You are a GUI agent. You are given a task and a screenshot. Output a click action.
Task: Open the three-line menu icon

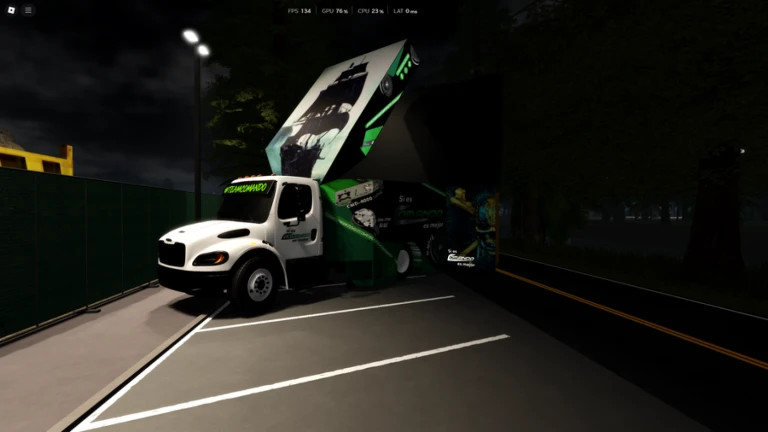tap(28, 10)
